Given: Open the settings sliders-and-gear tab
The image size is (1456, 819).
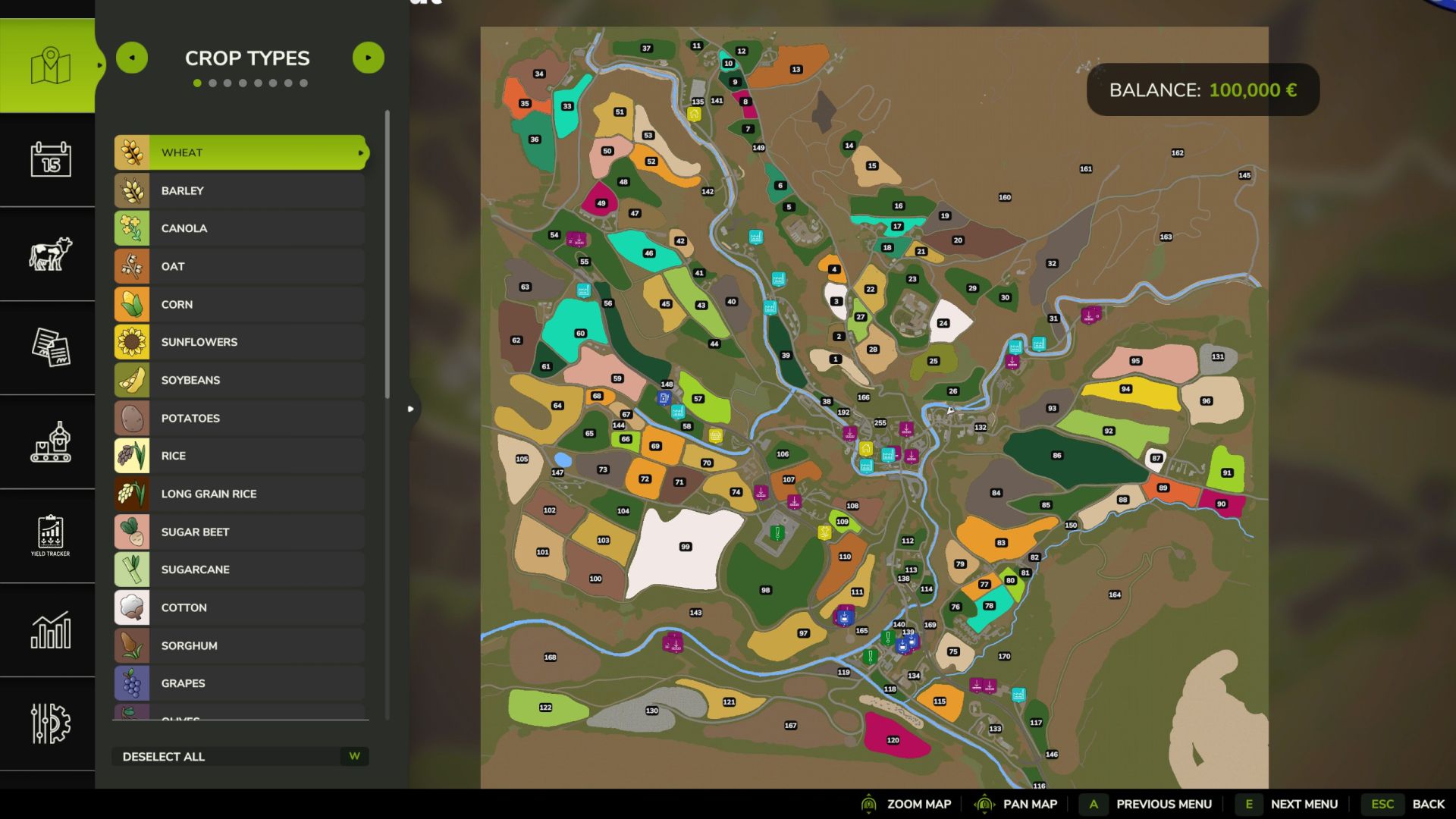Looking at the screenshot, I should click(50, 723).
